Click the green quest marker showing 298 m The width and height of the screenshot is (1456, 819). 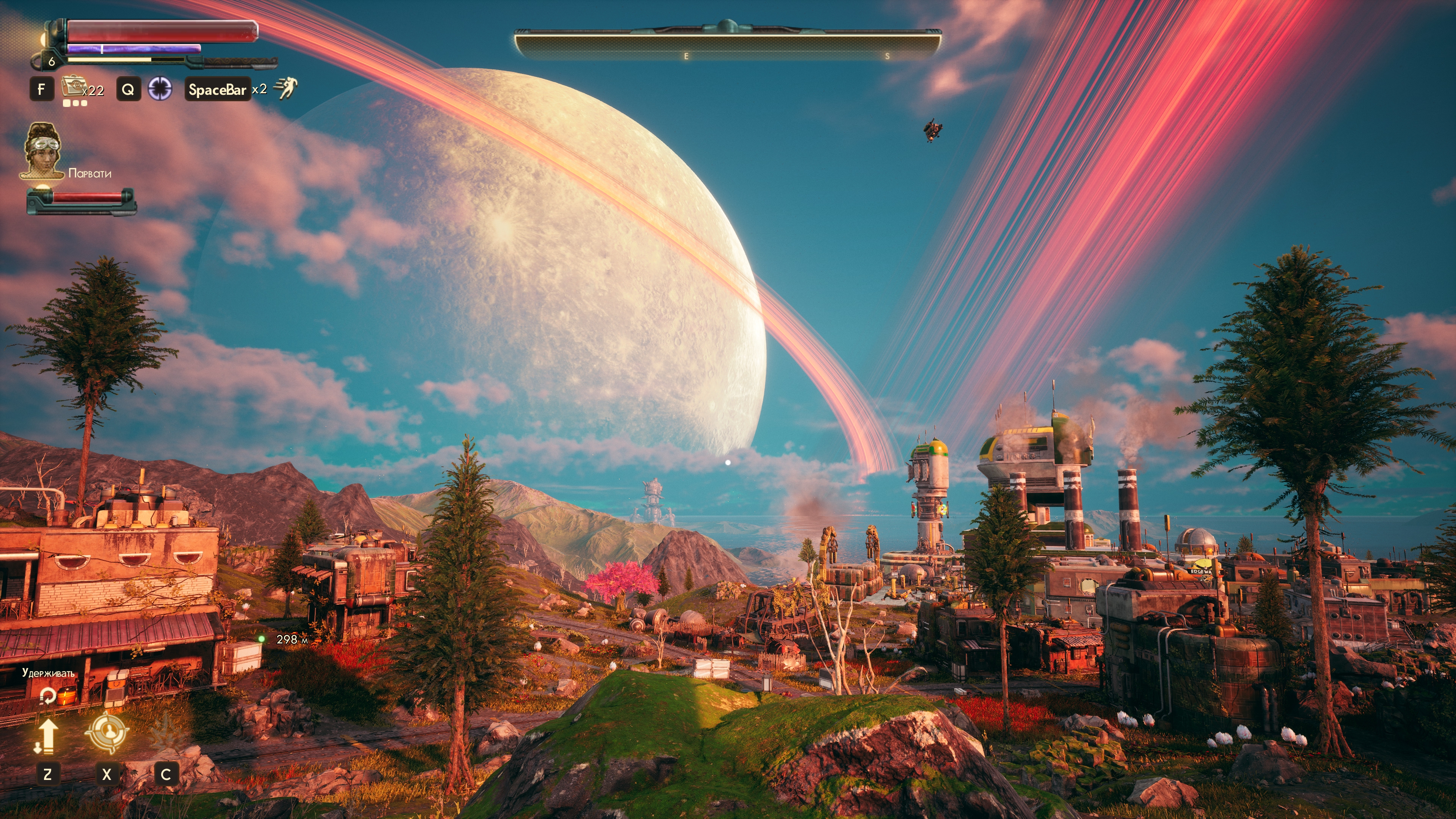click(x=262, y=639)
